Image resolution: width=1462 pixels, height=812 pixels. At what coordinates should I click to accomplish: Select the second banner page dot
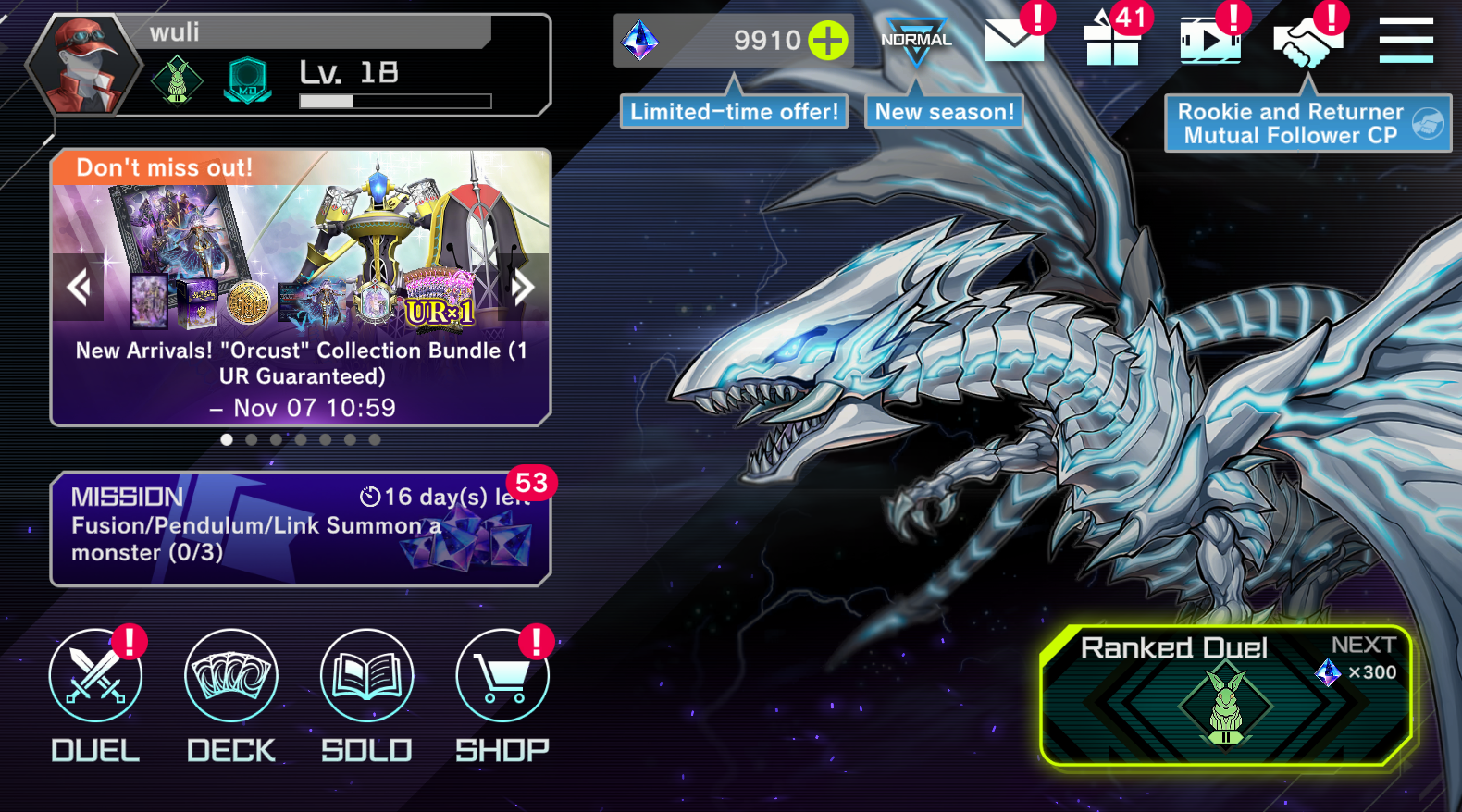tap(252, 440)
